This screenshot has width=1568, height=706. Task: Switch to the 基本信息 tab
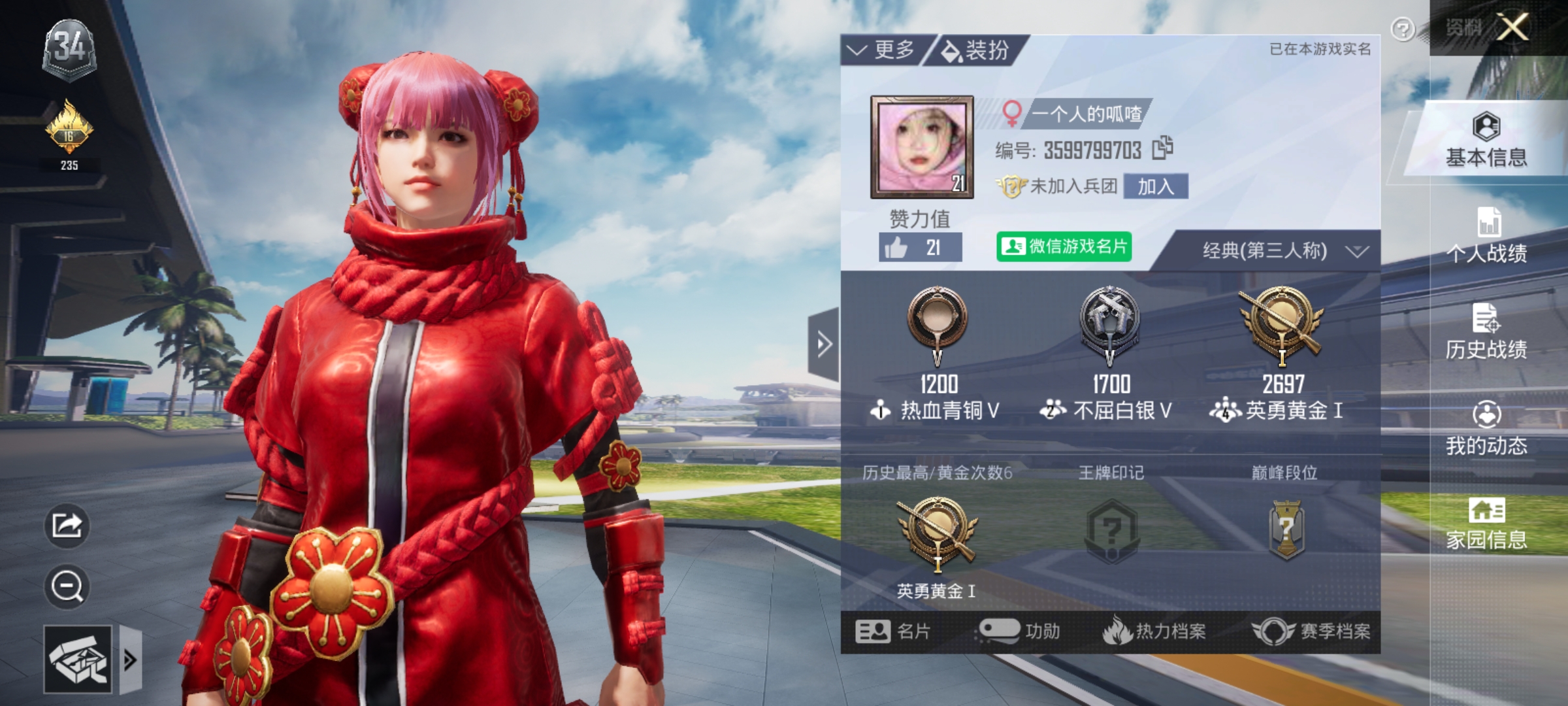(x=1486, y=140)
